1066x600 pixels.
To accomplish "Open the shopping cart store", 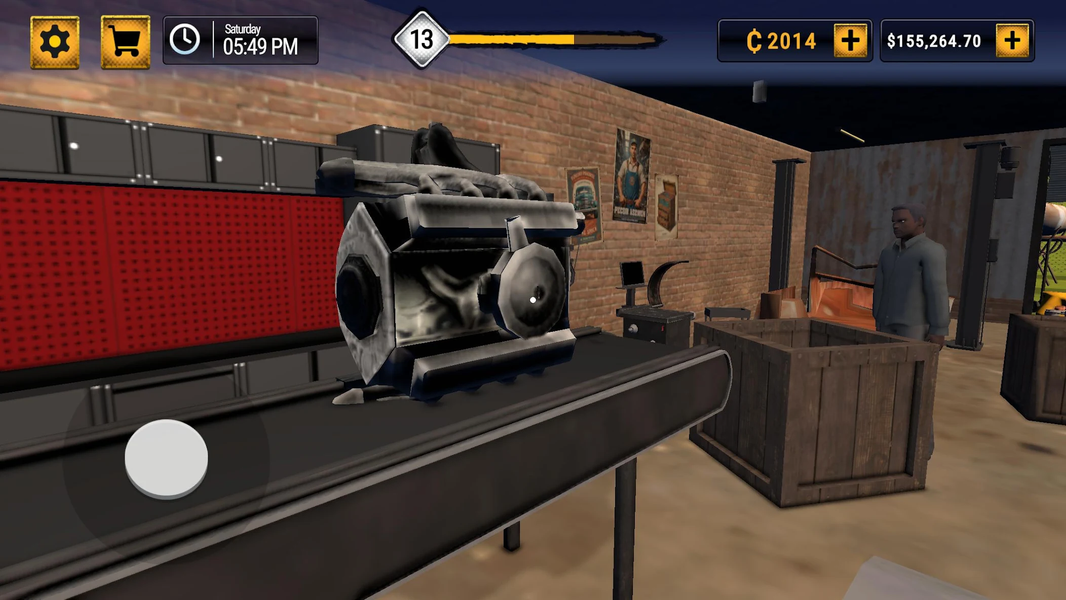I will pos(125,42).
